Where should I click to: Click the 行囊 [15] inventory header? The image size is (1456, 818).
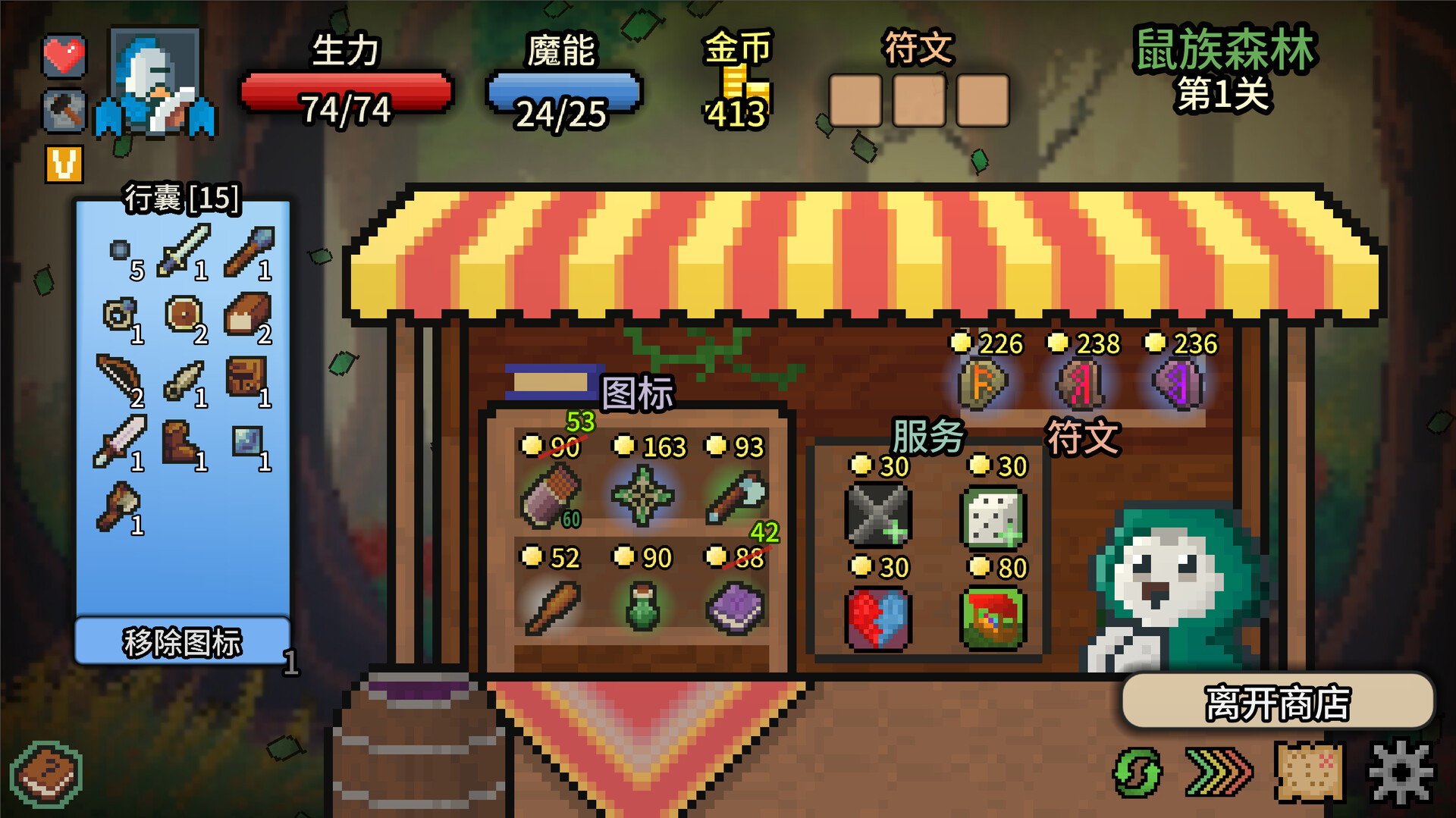tap(182, 199)
